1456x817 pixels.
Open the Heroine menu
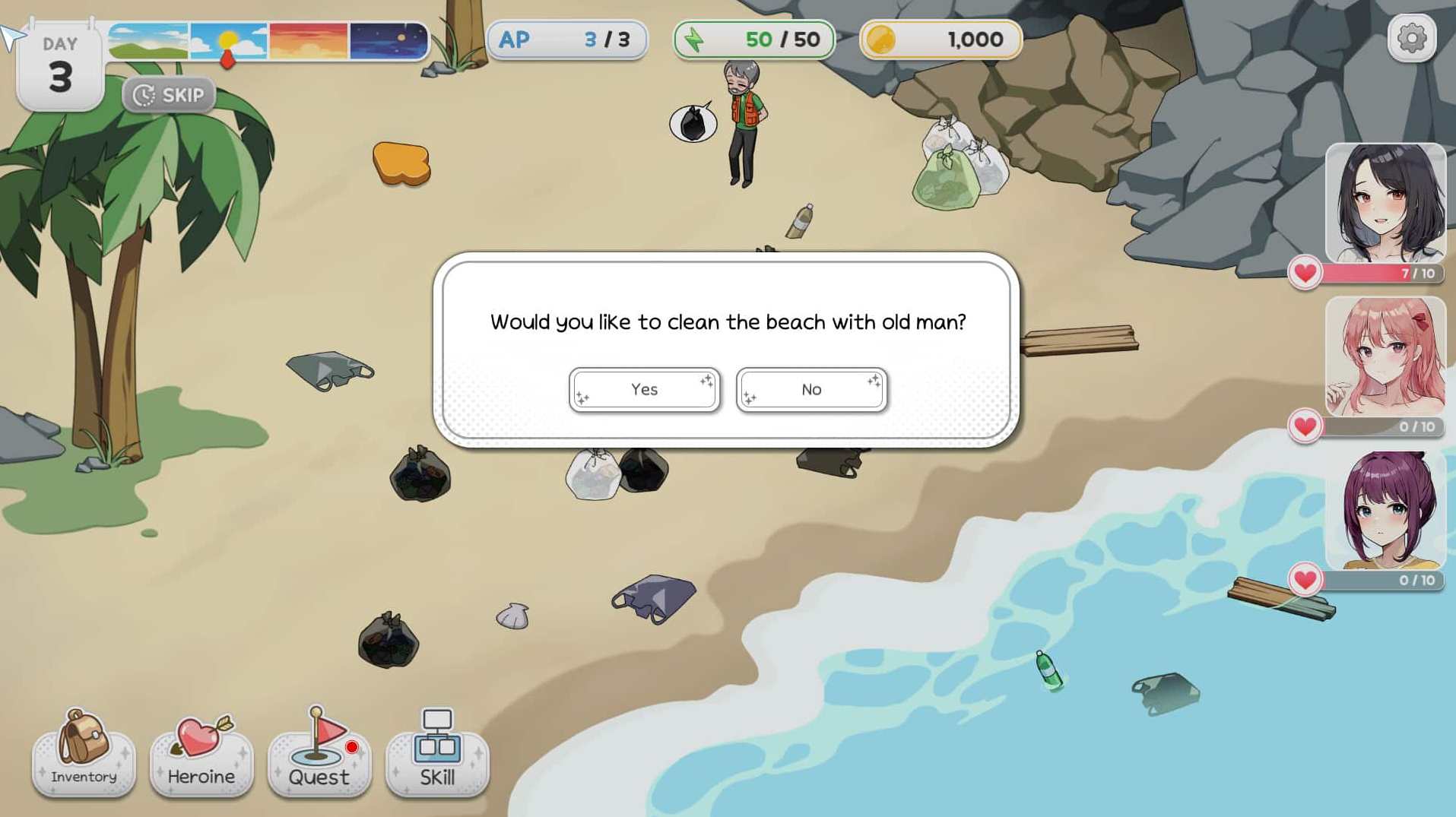(201, 754)
